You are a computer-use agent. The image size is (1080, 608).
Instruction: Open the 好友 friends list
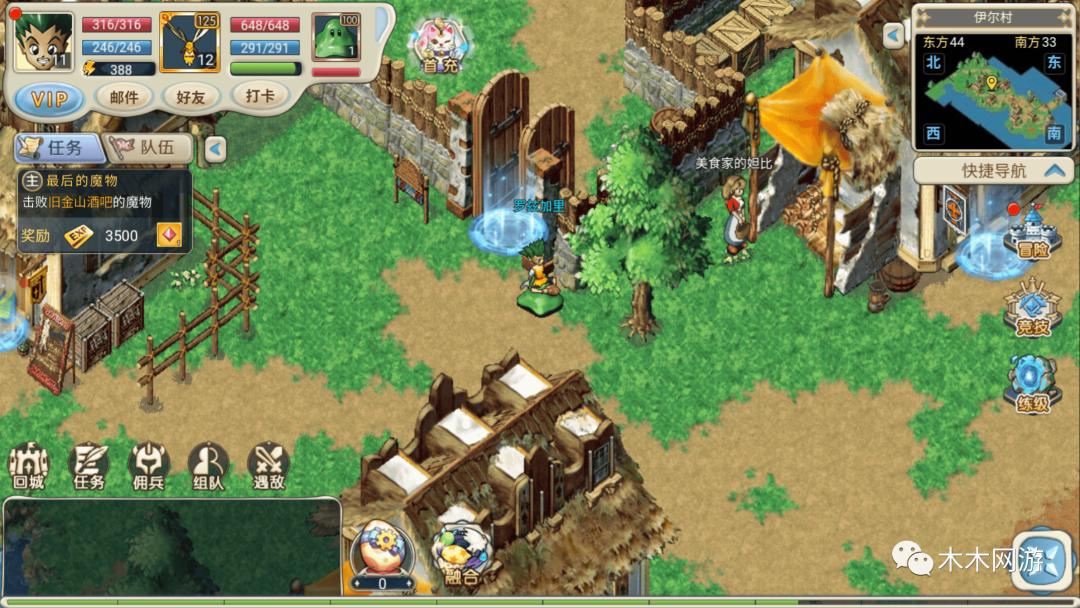point(190,96)
